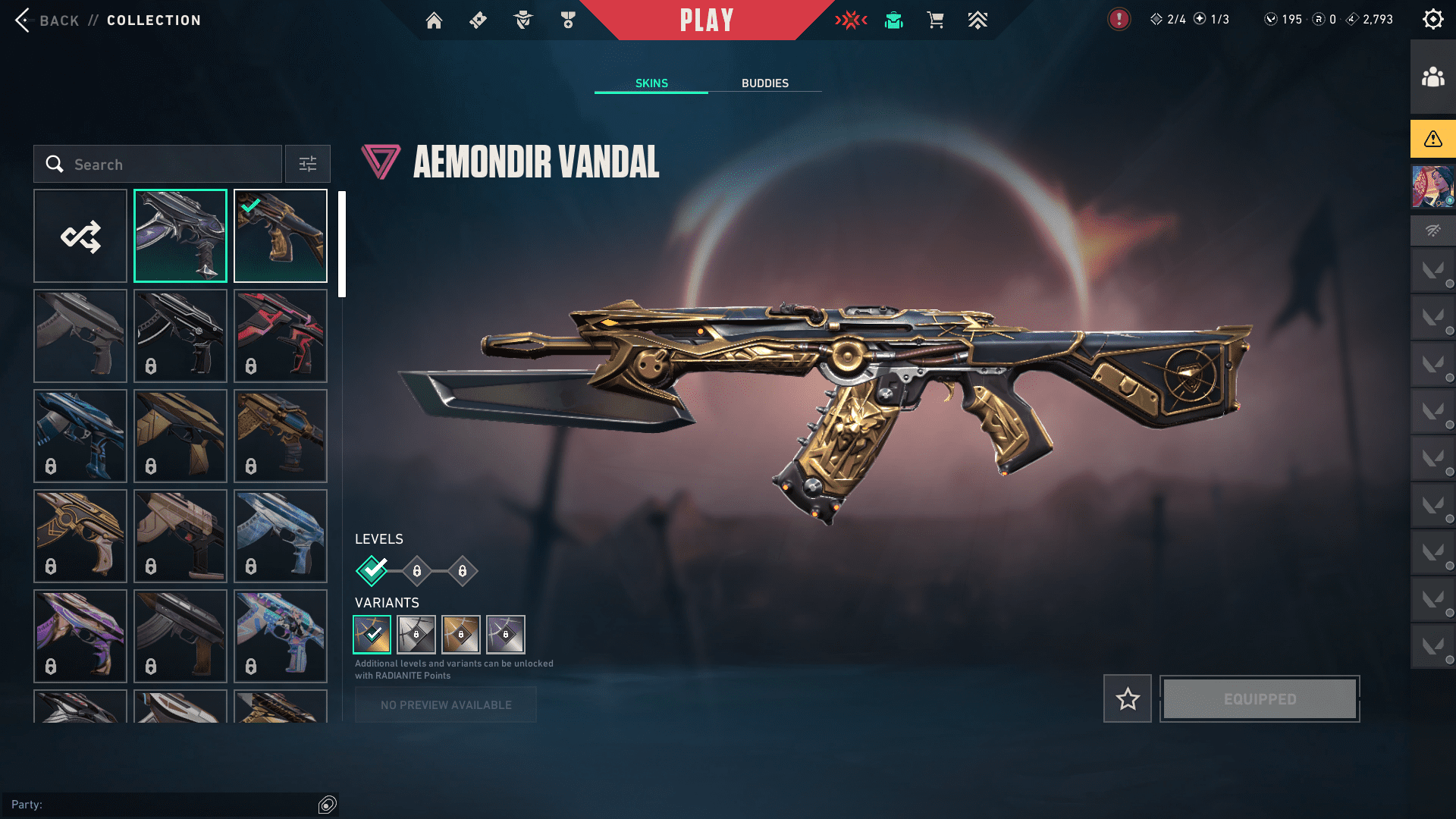
Task: Favorite the Aemondir Vandal with the star
Action: tap(1127, 698)
